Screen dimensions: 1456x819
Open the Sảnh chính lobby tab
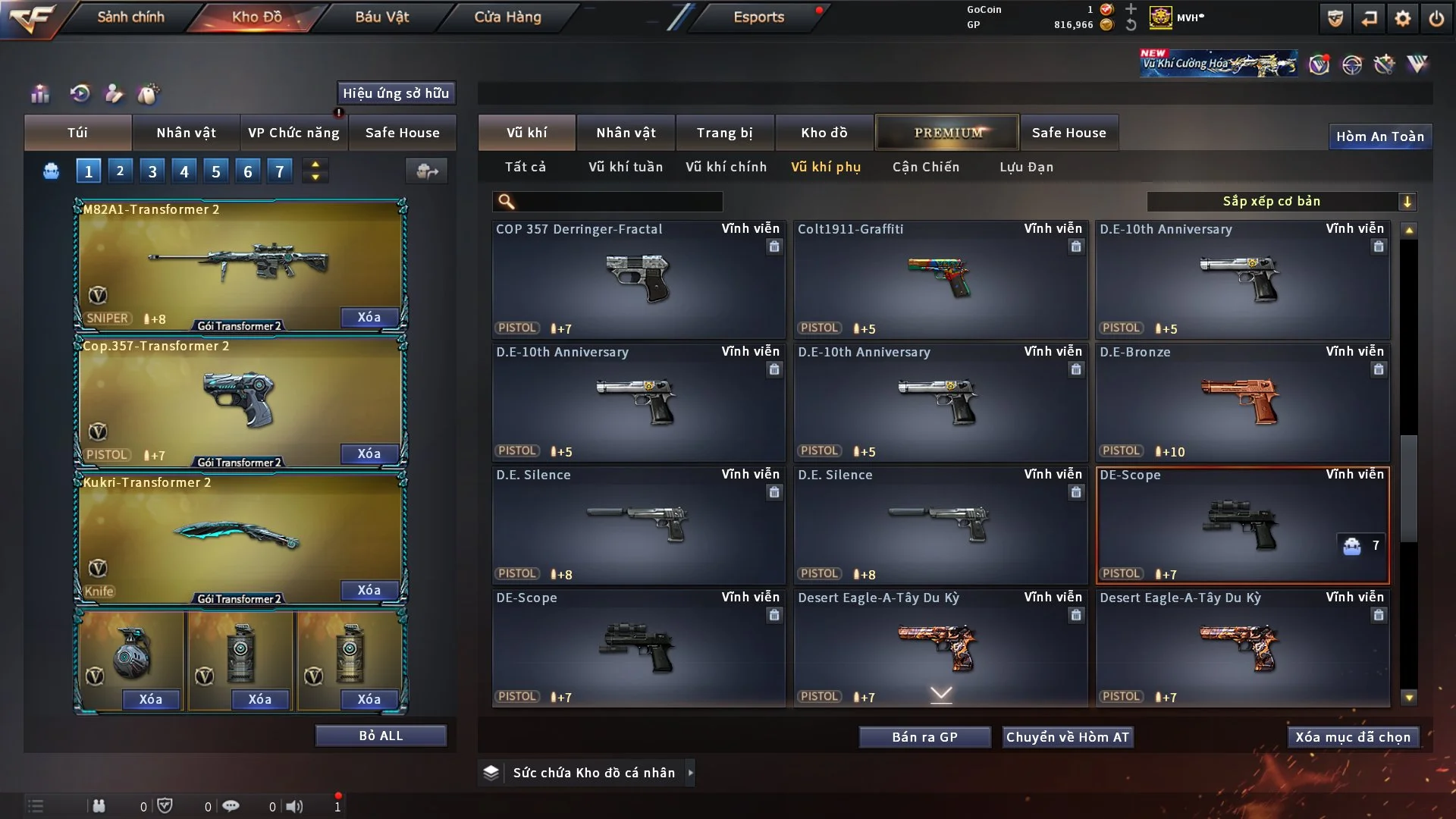click(x=130, y=17)
